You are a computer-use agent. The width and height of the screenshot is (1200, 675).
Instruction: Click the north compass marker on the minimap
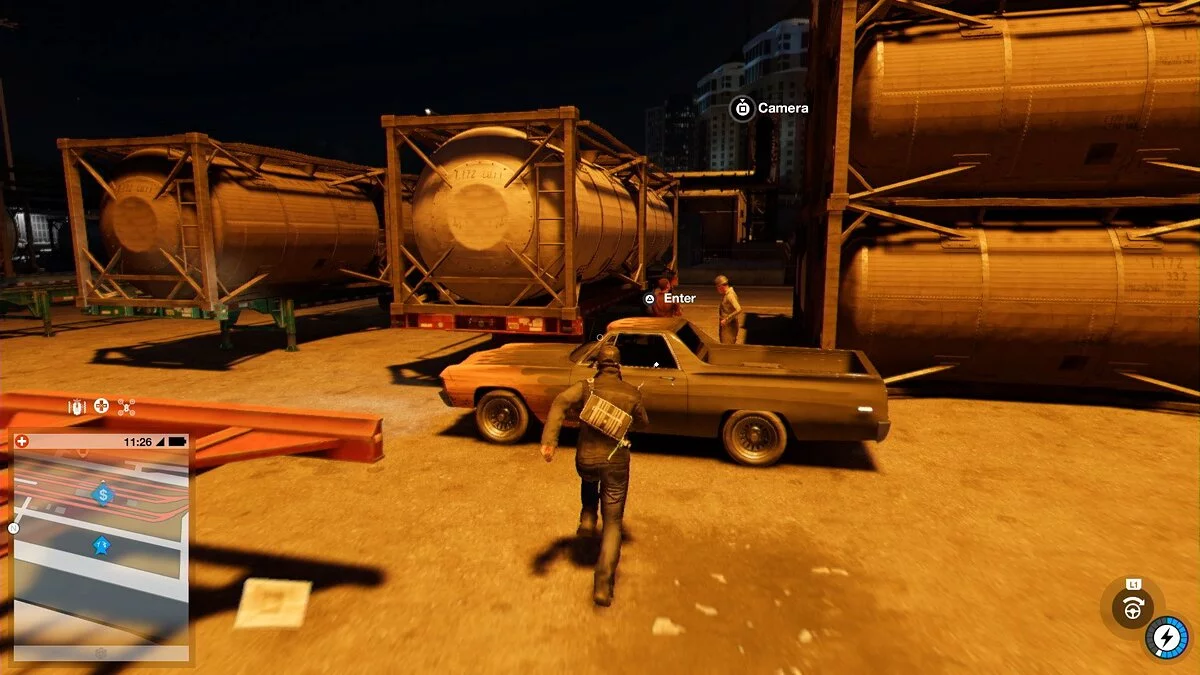14,528
